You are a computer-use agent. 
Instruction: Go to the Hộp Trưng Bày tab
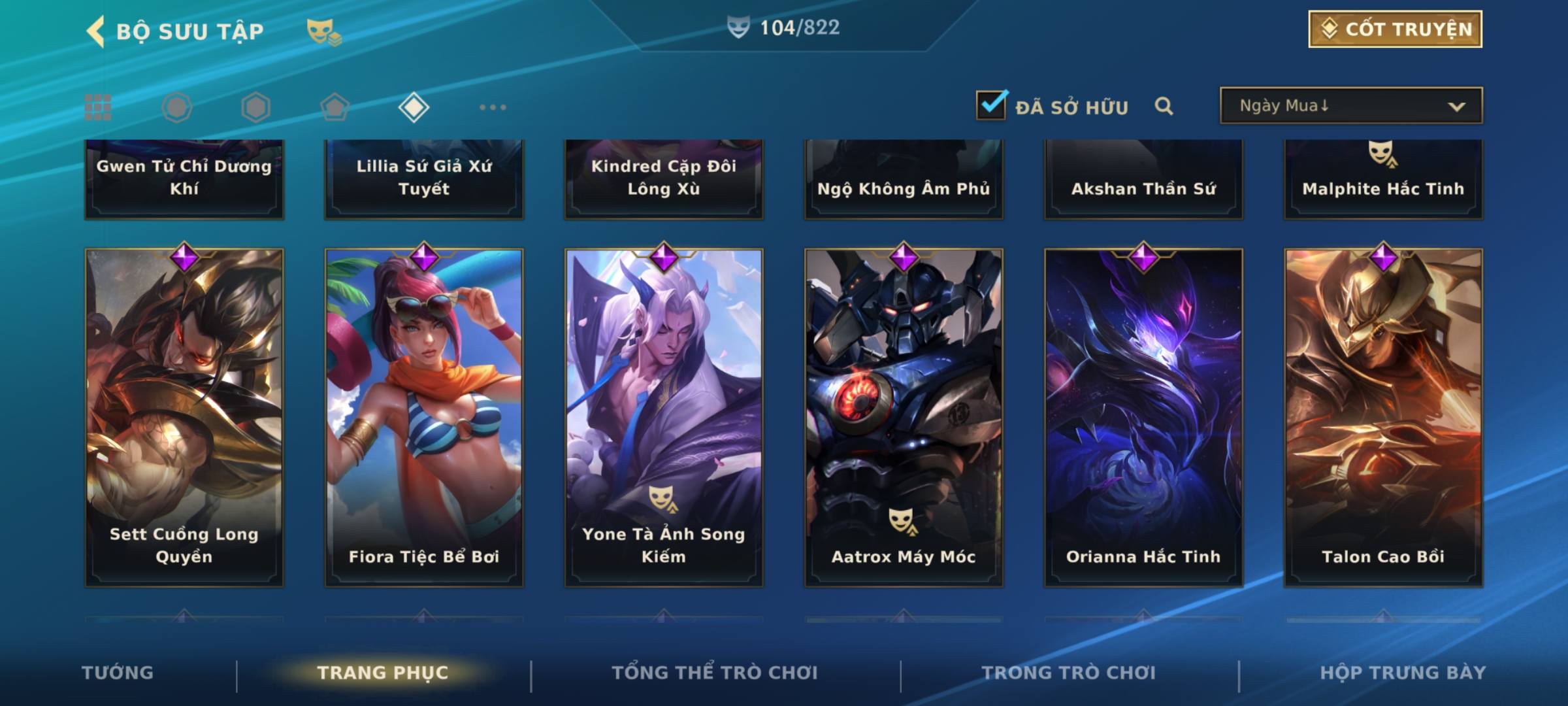[1403, 673]
